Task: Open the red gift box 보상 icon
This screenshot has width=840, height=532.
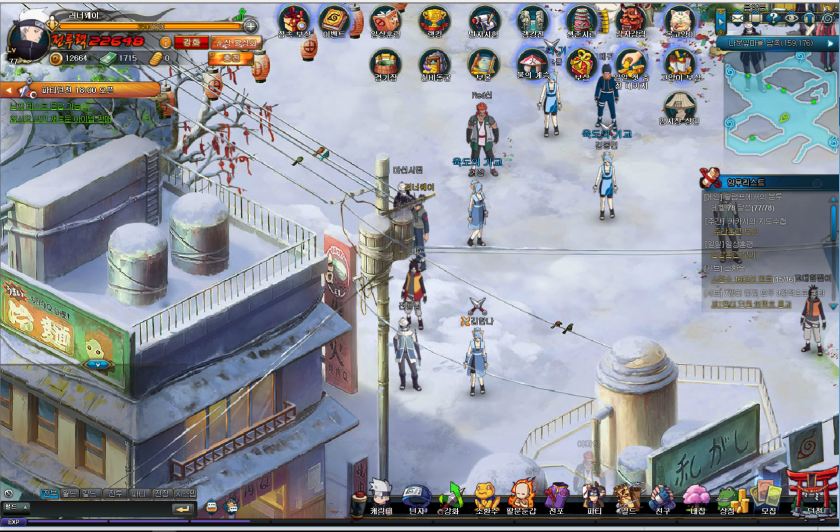Action: (581, 64)
